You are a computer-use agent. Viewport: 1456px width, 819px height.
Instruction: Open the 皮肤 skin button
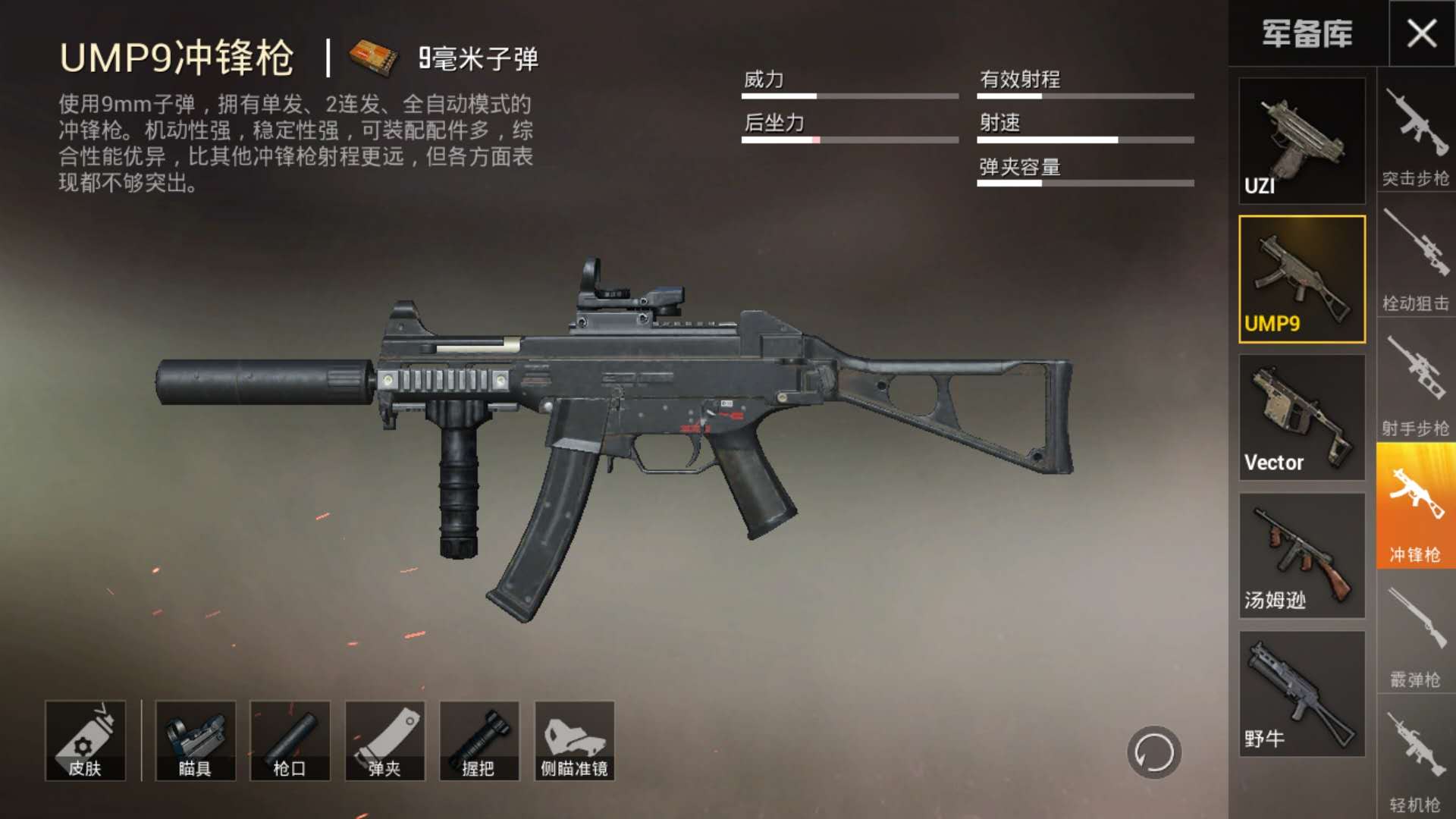coord(85,741)
